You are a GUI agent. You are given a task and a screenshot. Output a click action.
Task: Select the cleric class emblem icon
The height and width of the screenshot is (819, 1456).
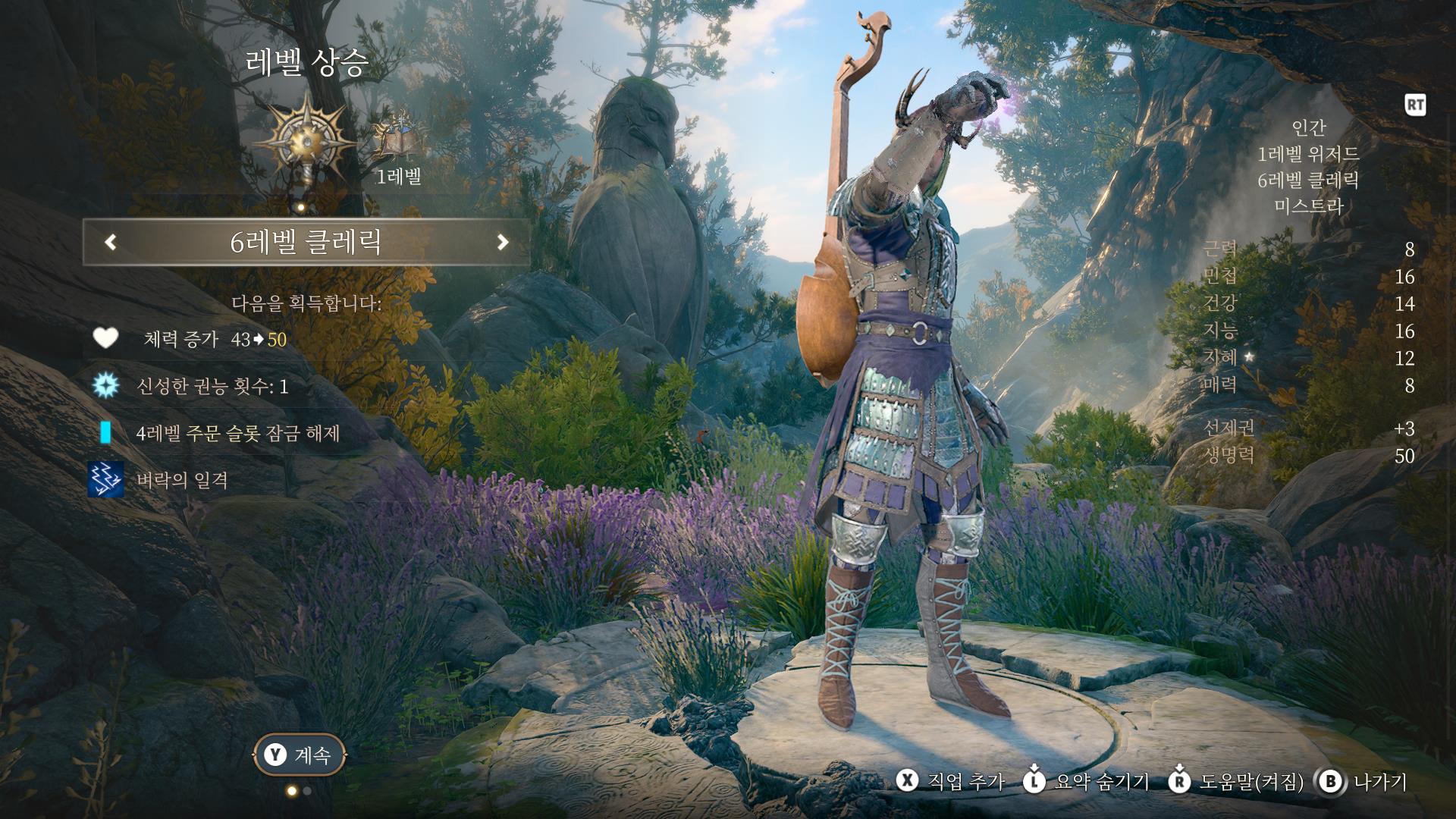305,143
